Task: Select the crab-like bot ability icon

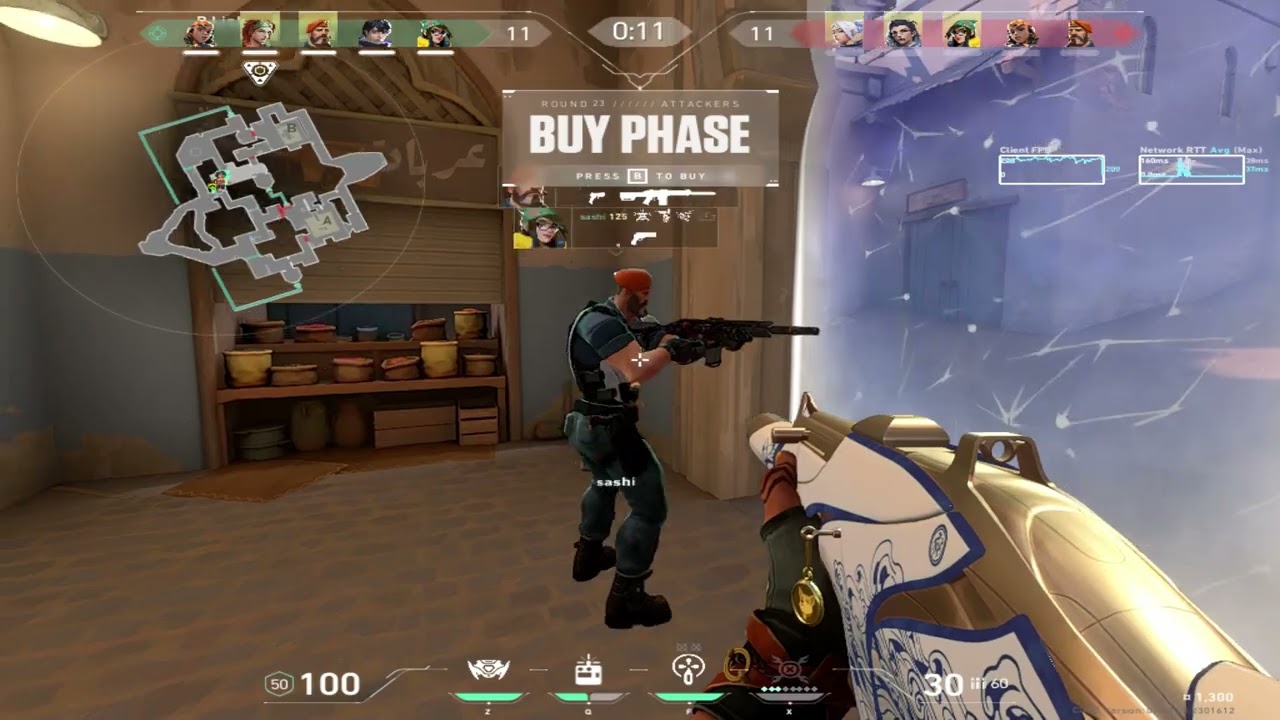Action: tap(489, 669)
